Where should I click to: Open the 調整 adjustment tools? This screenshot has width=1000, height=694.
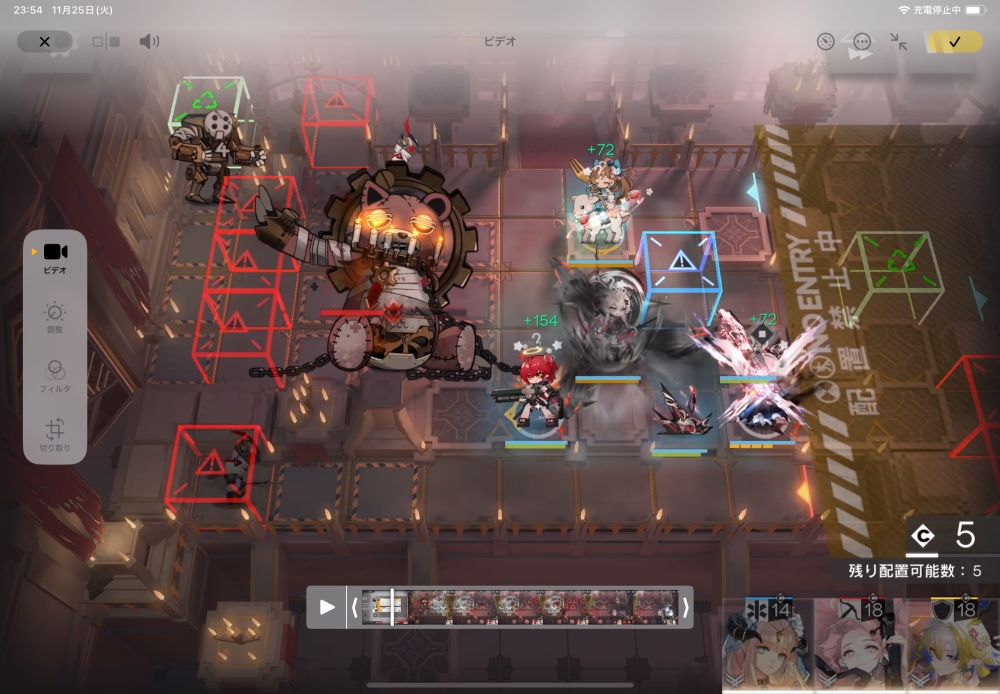(55, 318)
